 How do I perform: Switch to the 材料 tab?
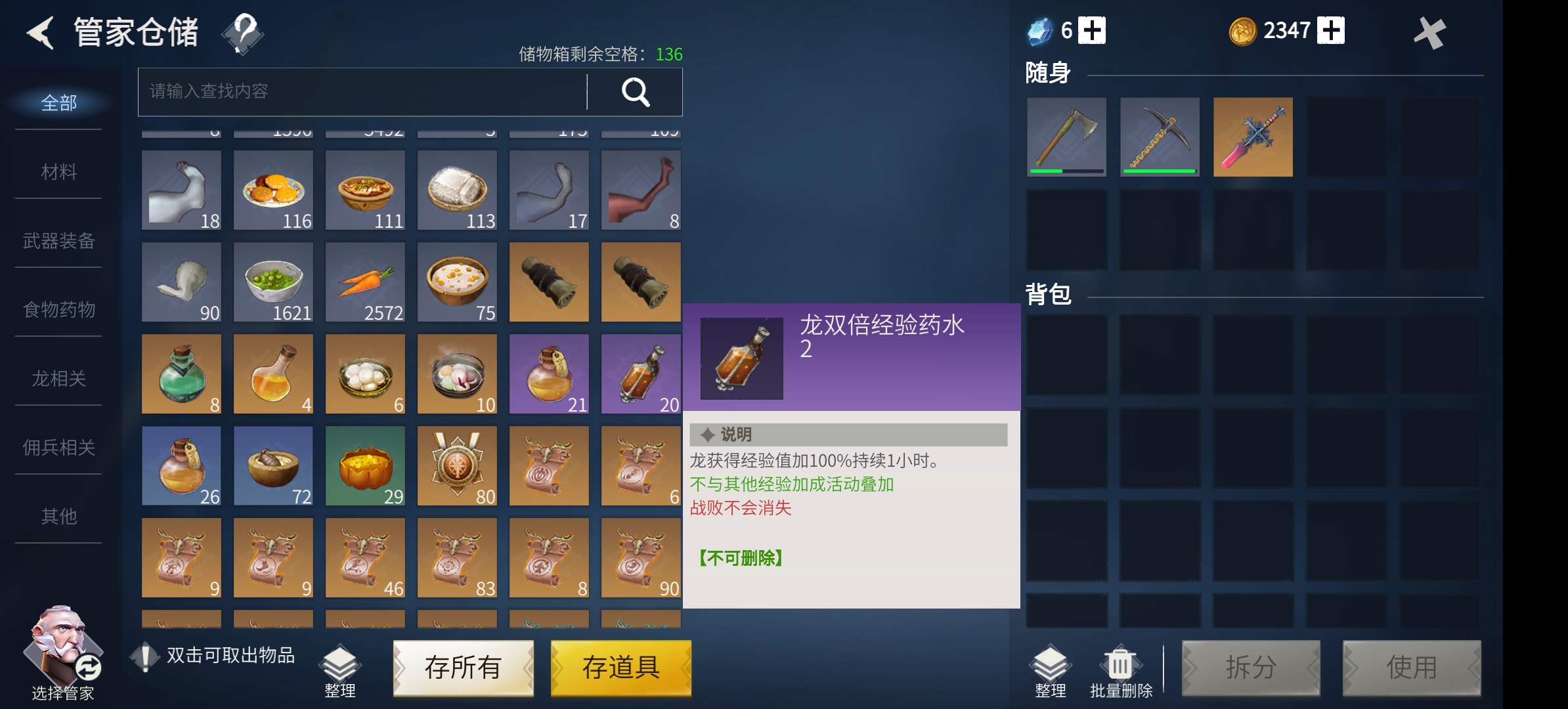pyautogui.click(x=59, y=172)
